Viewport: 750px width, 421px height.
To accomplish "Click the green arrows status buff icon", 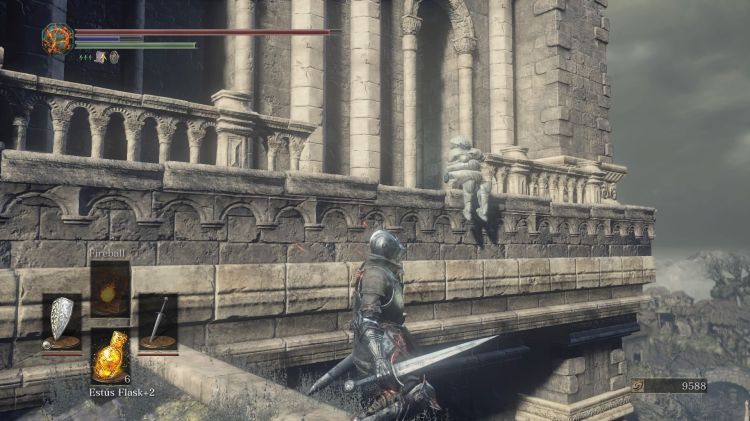I will (x=85, y=57).
